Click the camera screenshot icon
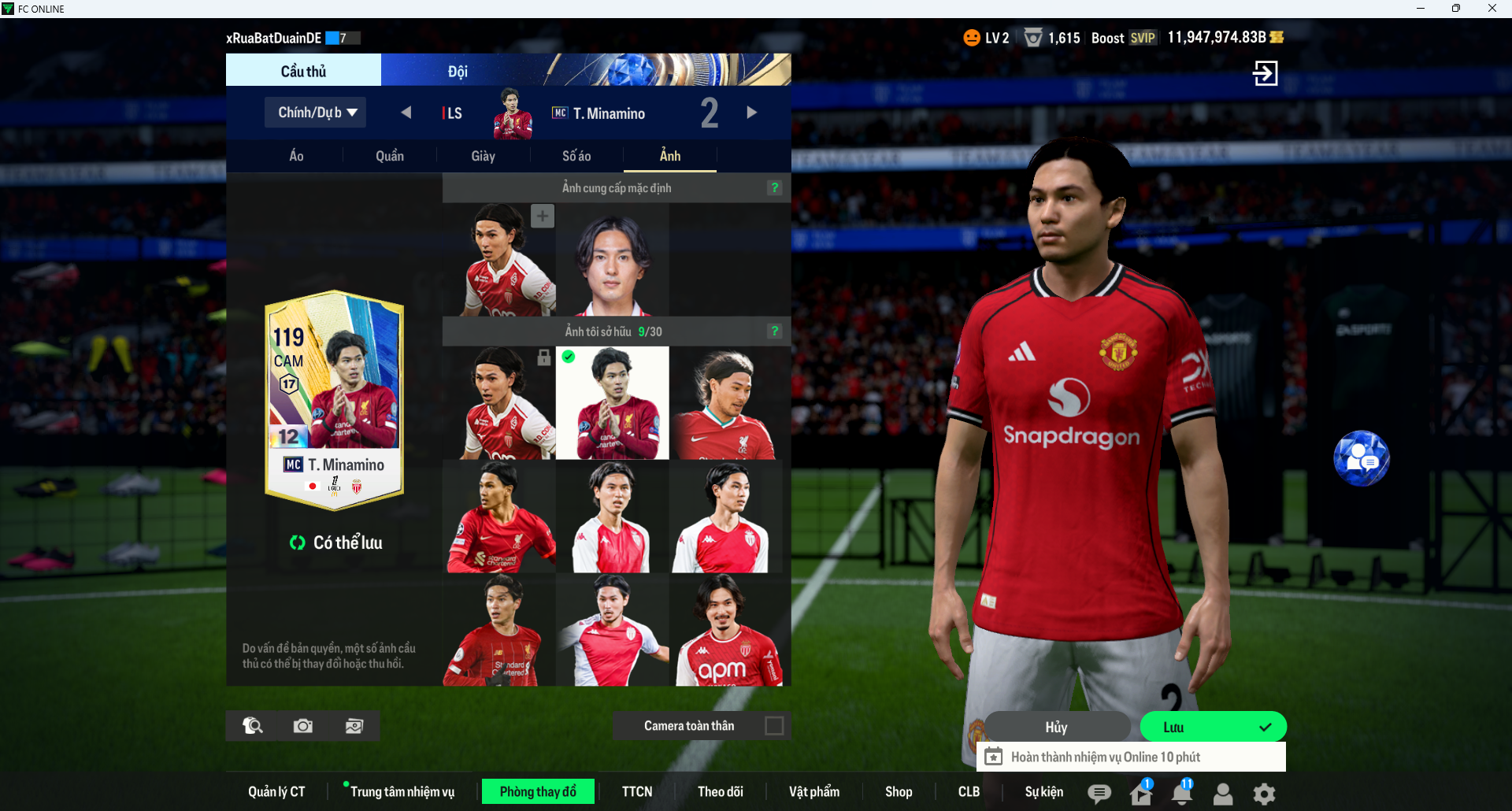This screenshot has width=1512, height=811. coord(303,726)
